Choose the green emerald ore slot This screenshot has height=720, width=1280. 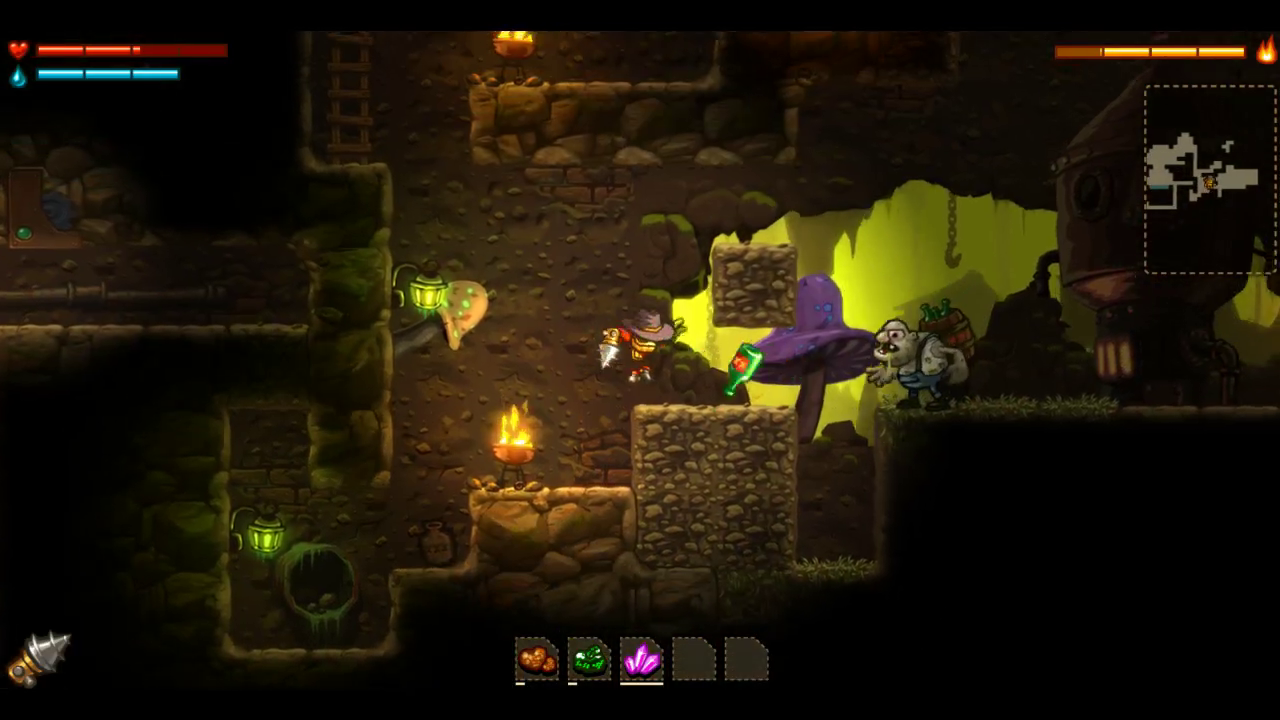(589, 660)
